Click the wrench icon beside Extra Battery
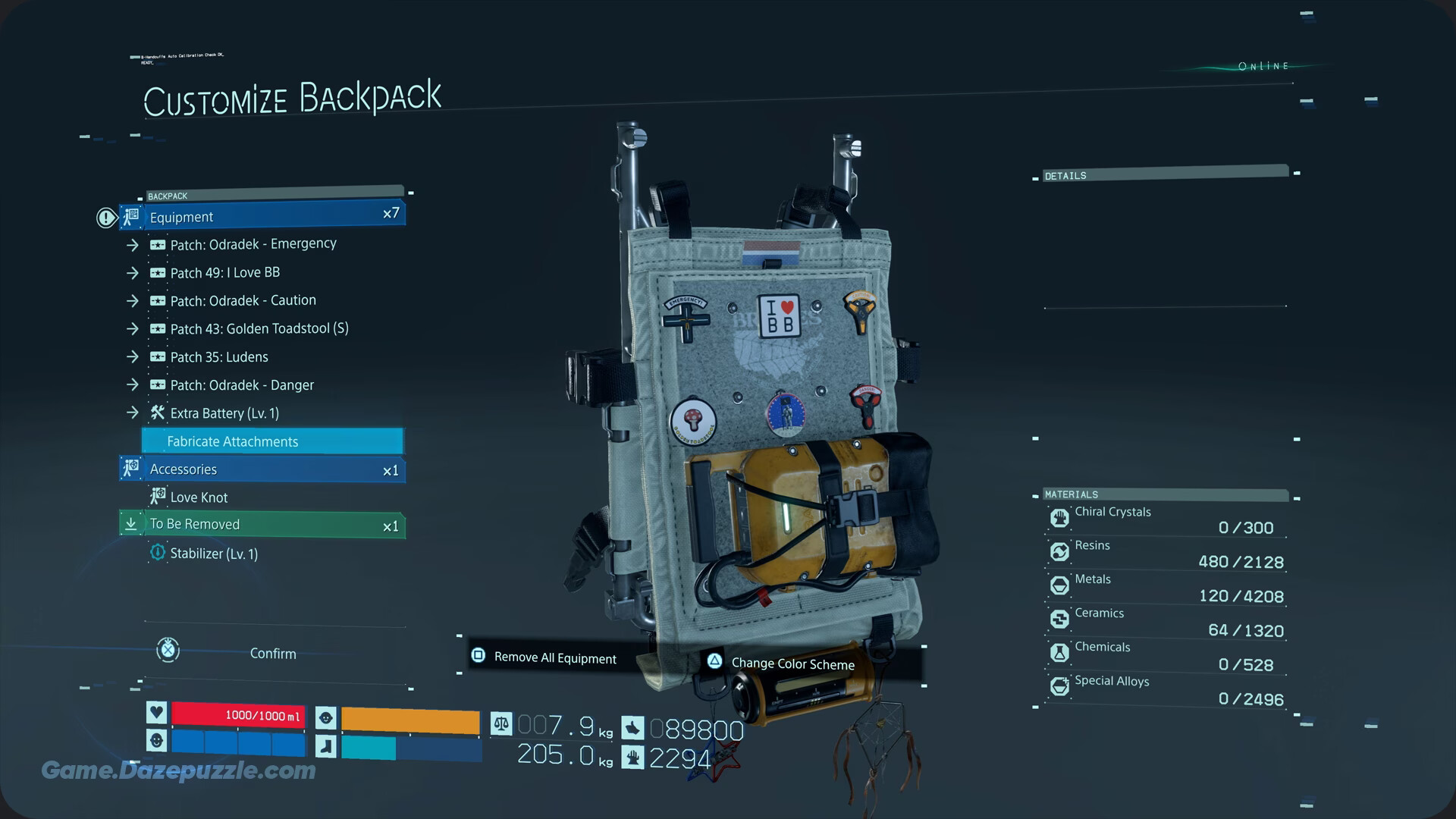 point(157,413)
